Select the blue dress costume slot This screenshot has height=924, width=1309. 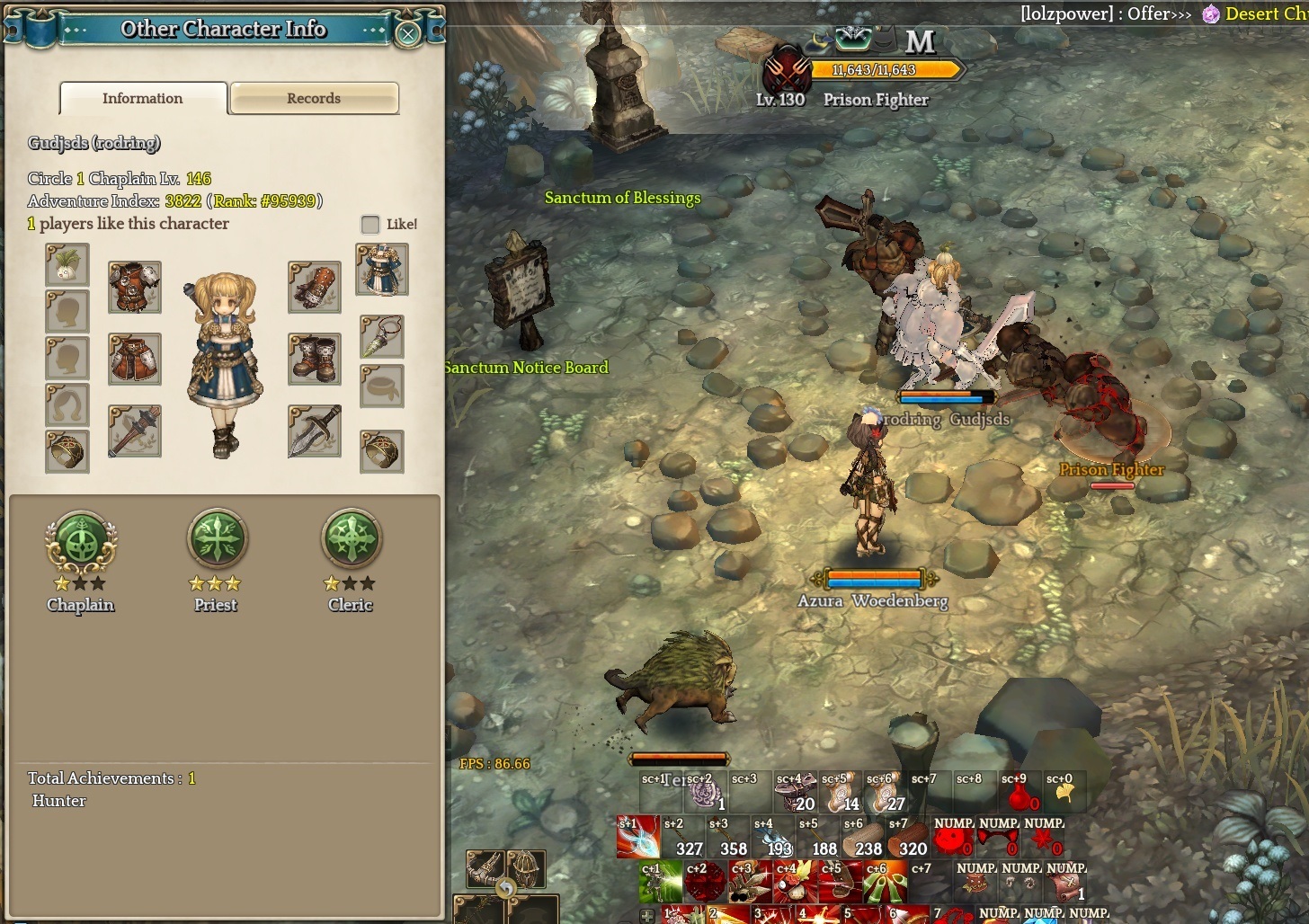point(382,269)
